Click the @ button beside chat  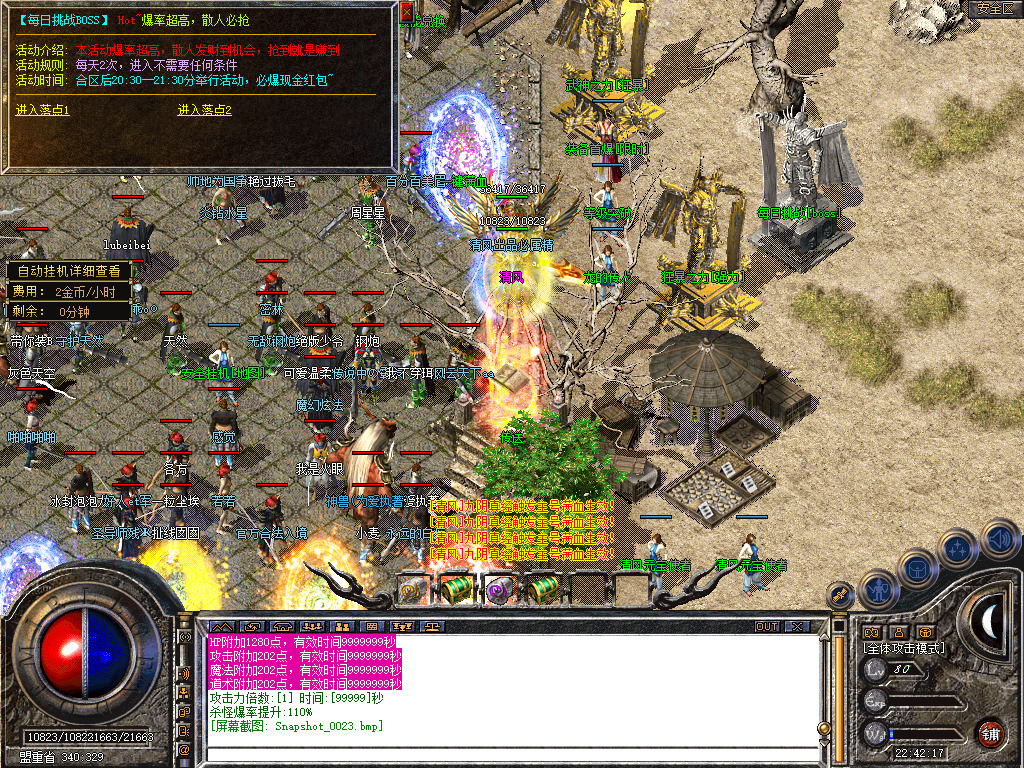[x=184, y=748]
